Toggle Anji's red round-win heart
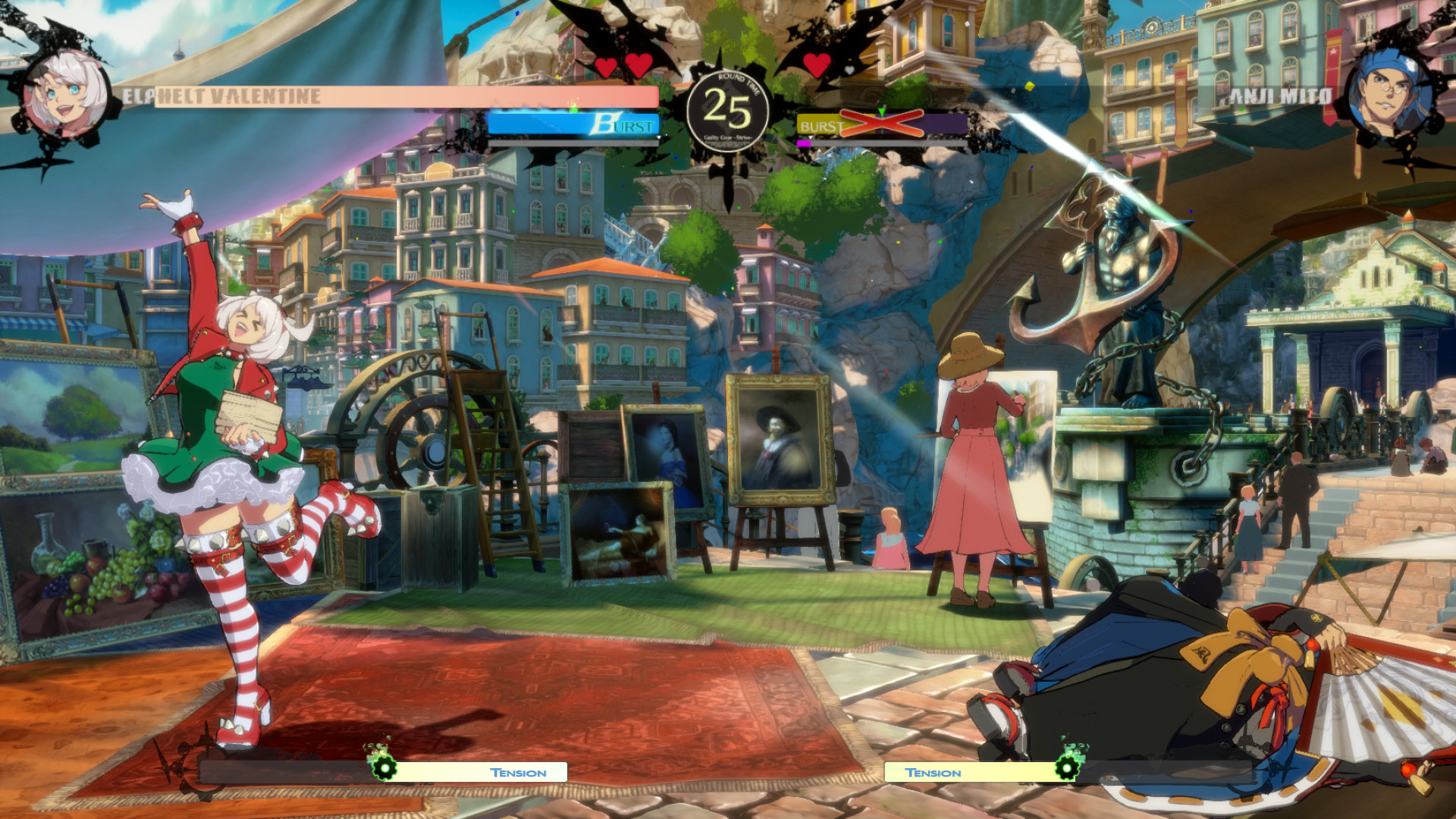 click(x=817, y=65)
